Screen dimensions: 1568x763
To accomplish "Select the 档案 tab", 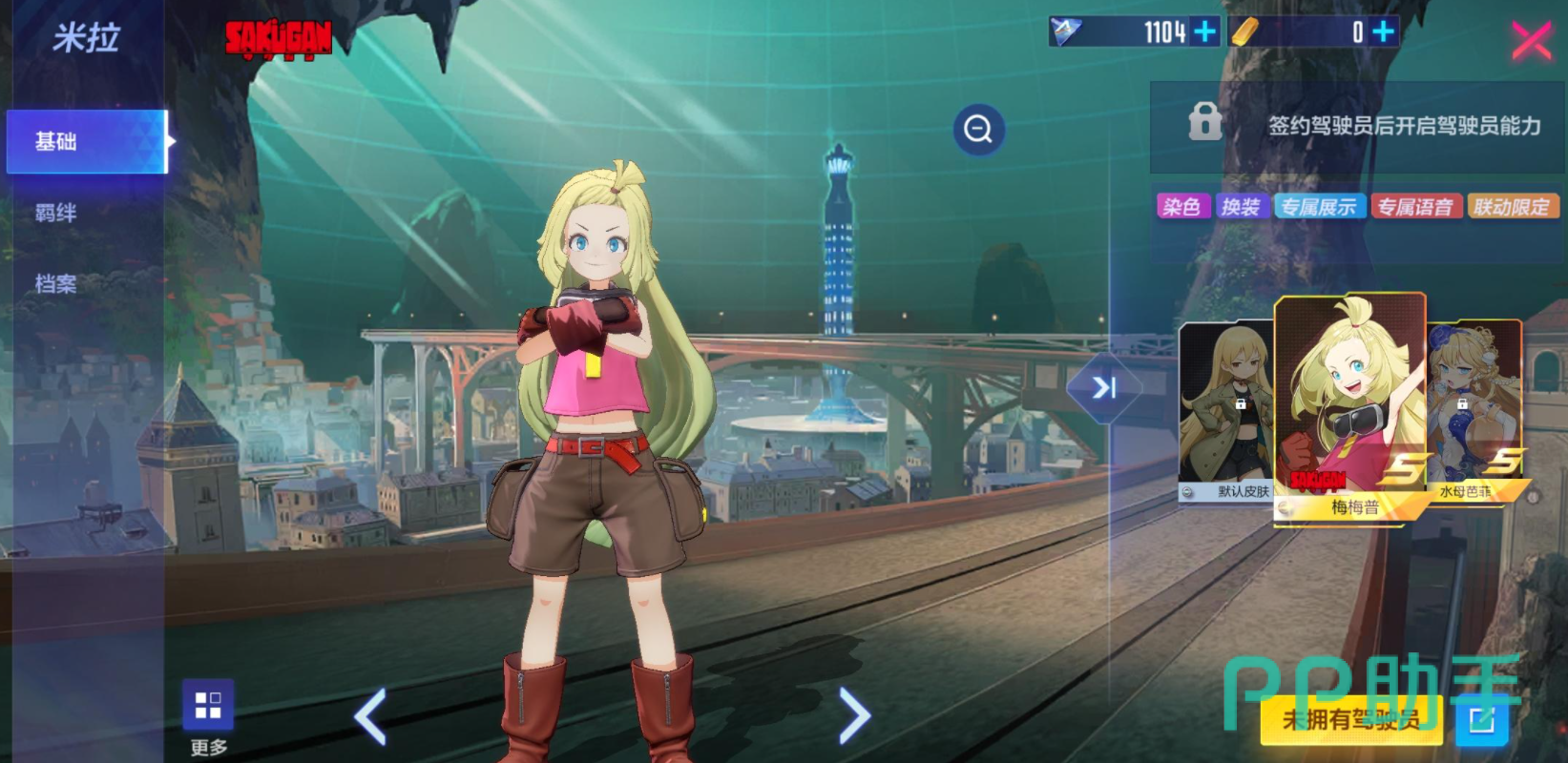I will pos(56,283).
